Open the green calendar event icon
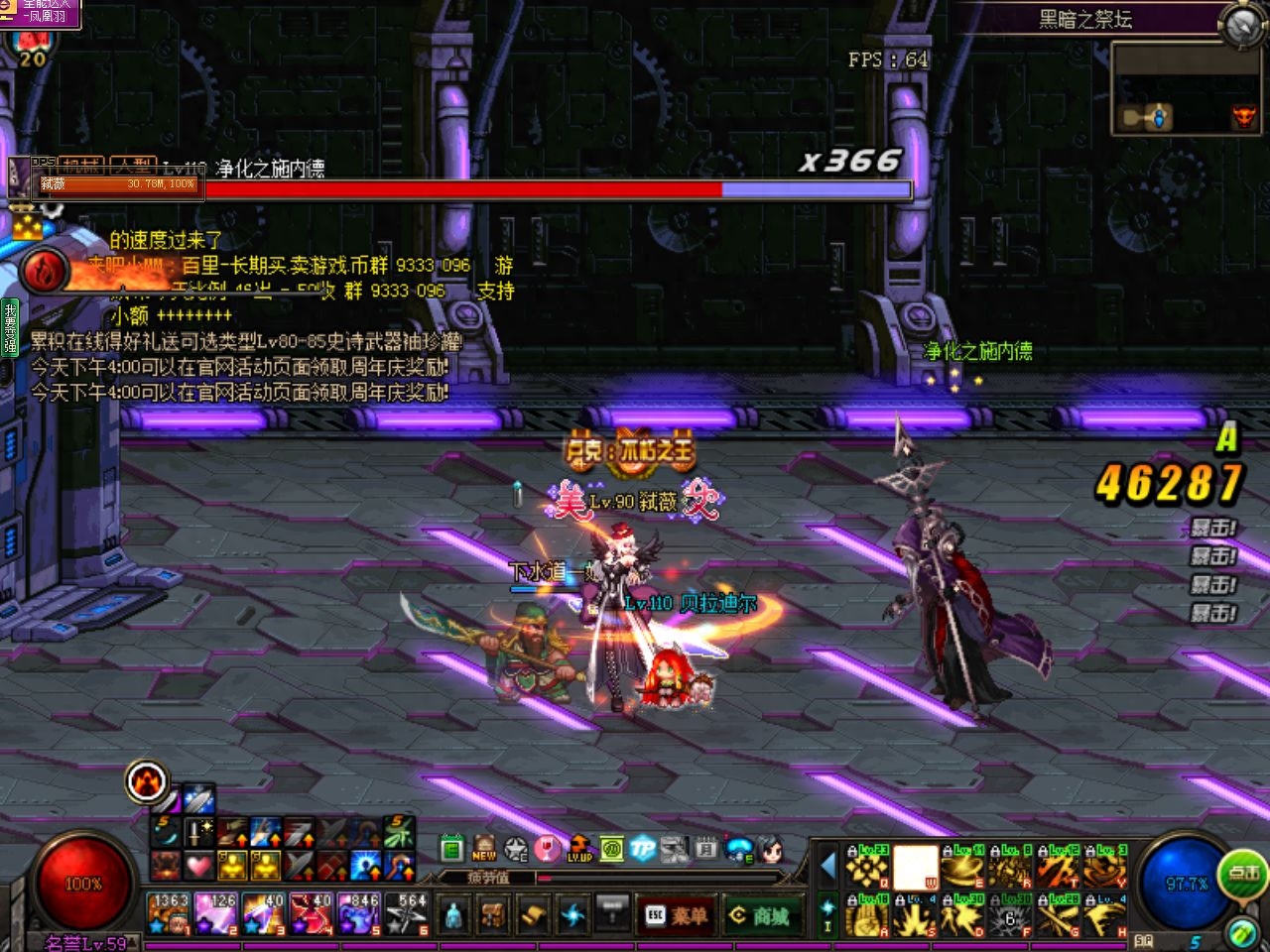Screen dimensions: 1270x952 pos(452,848)
